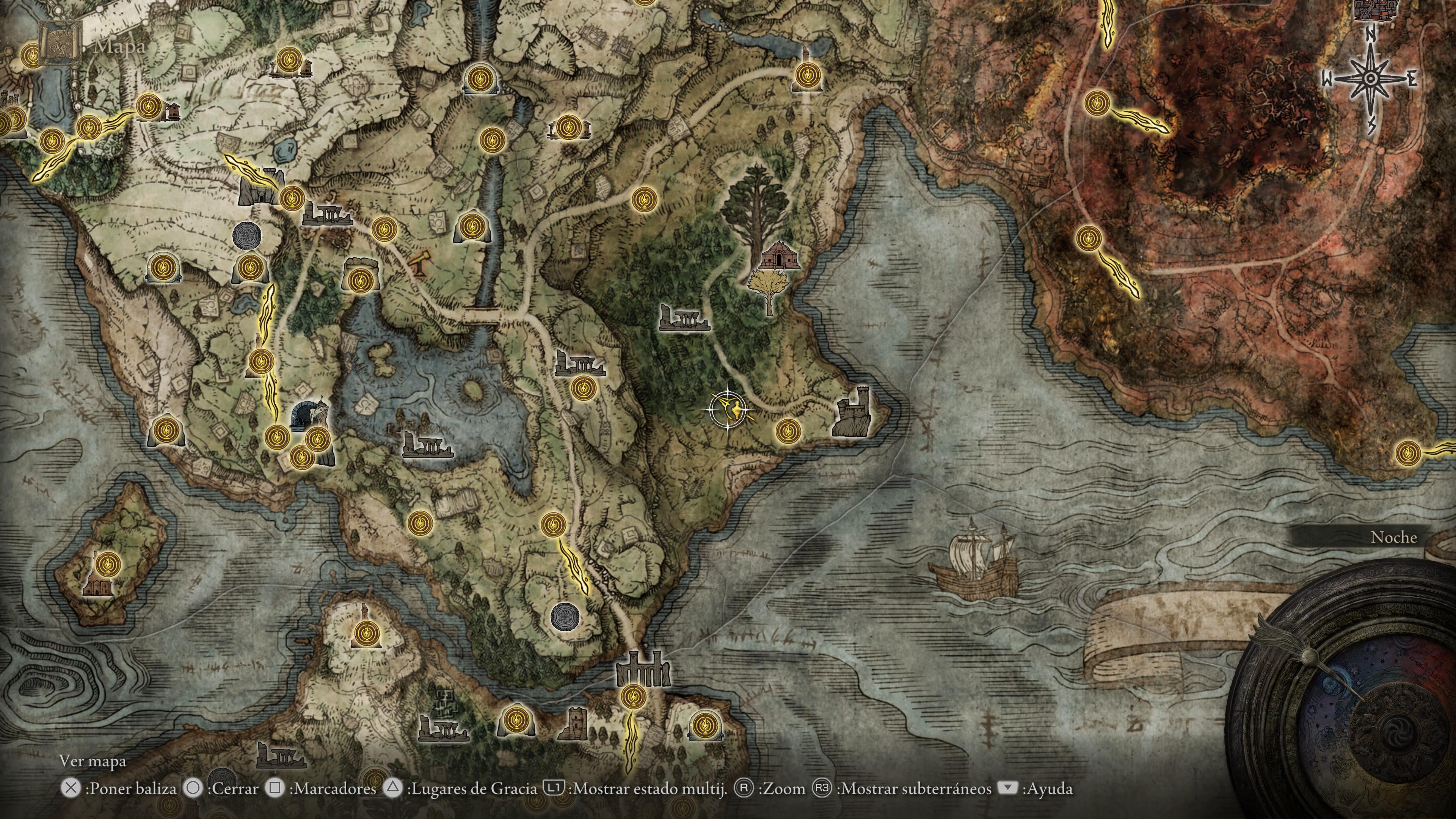Viewport: 1456px width, 819px height.
Task: Select the ruins icon inside the lake
Action: tap(427, 444)
